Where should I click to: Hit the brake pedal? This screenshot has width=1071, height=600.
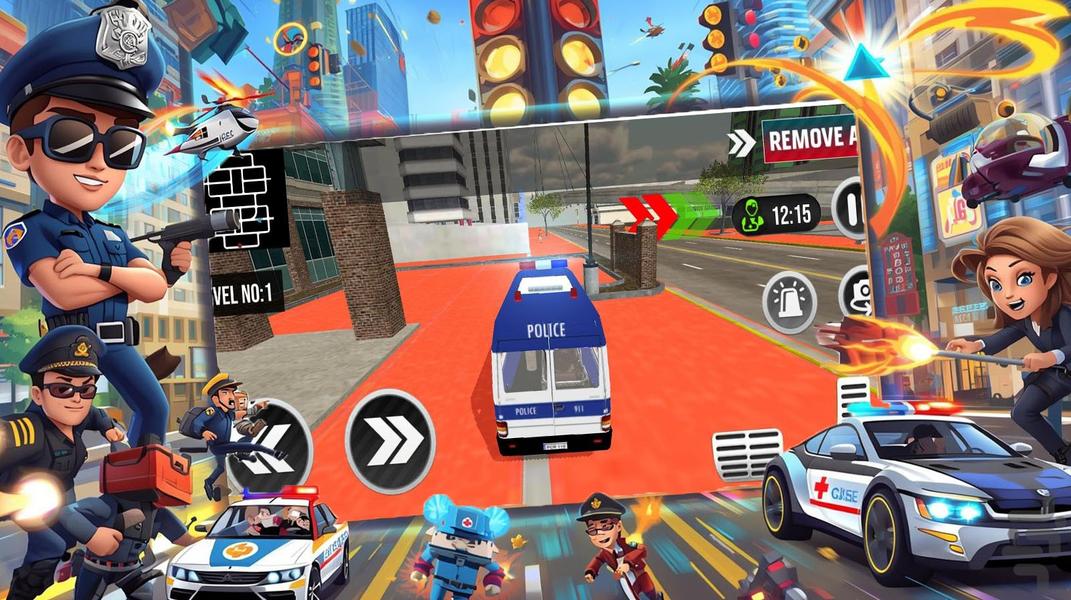(x=747, y=454)
